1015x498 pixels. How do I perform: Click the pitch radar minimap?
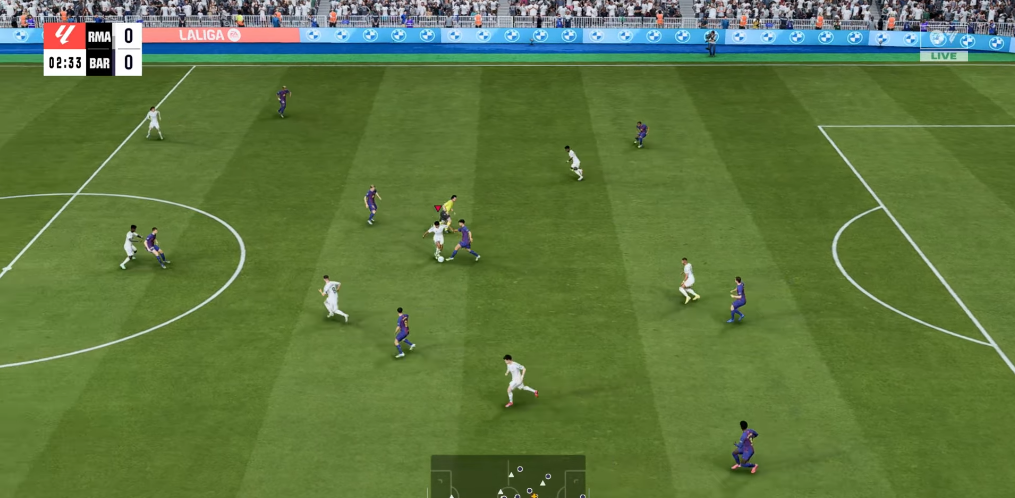click(x=508, y=477)
